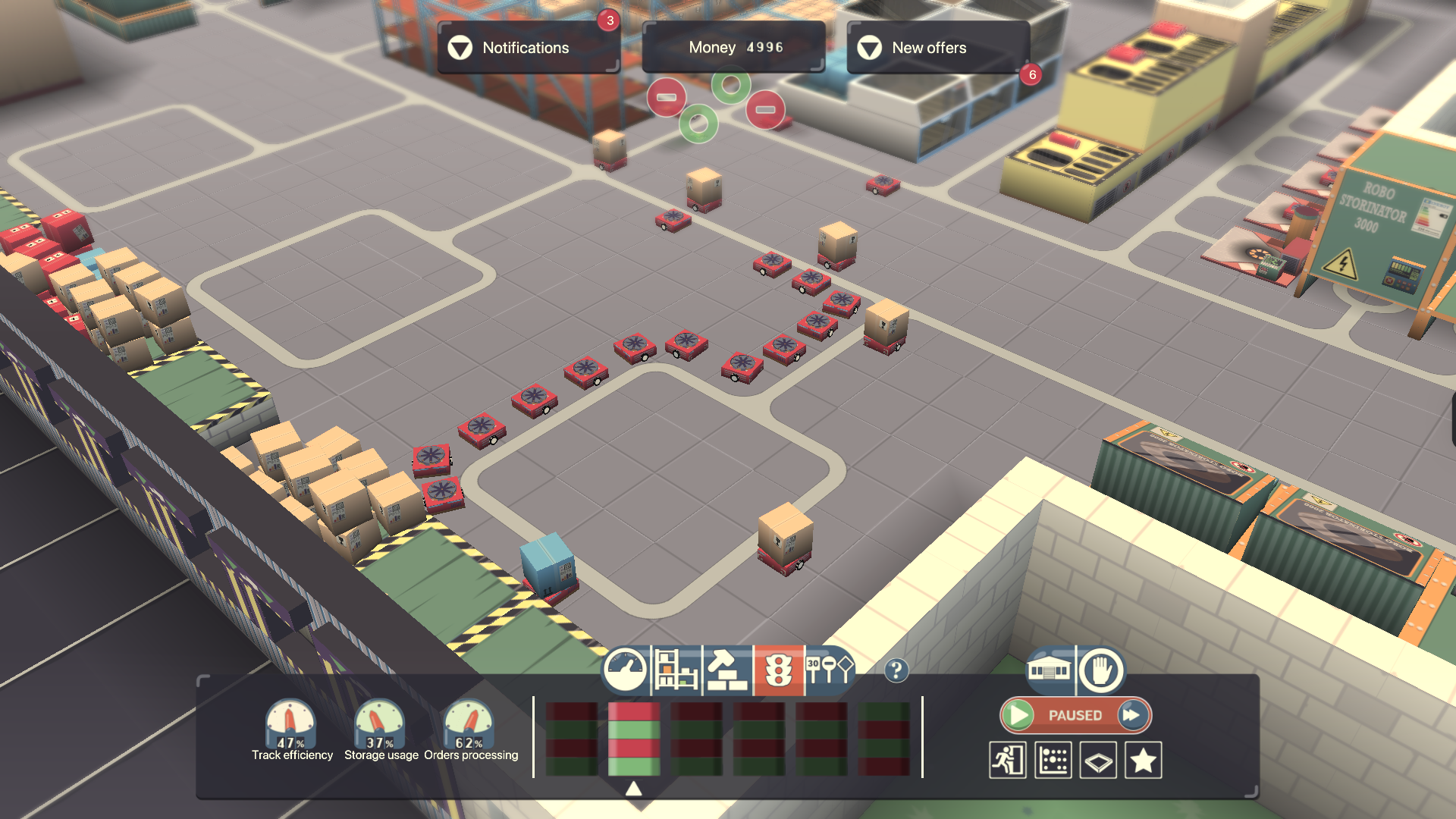Open the road signs tab
1456x819 pixels.
(829, 670)
